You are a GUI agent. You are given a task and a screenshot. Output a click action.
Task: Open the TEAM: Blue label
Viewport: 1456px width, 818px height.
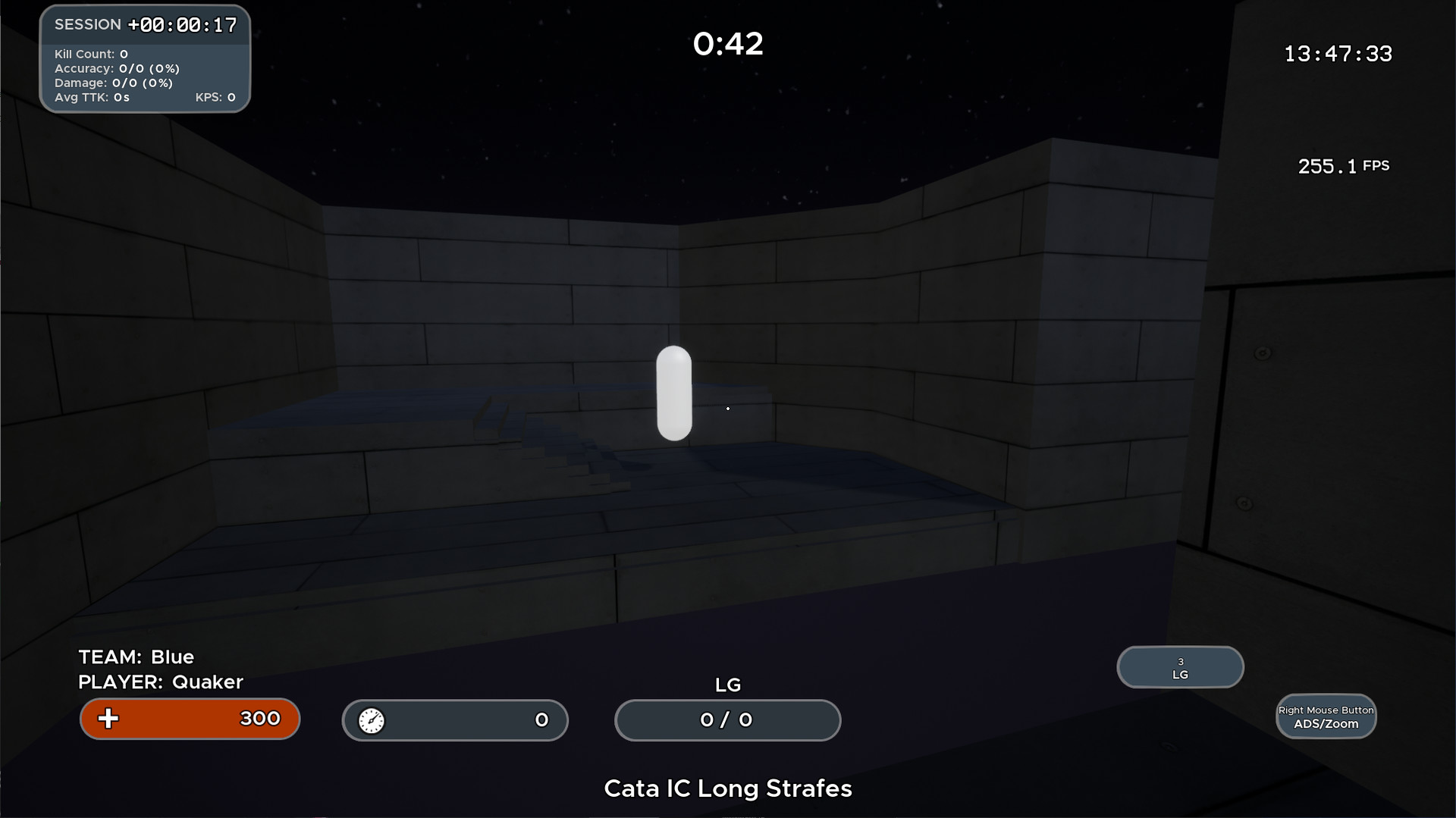click(135, 657)
